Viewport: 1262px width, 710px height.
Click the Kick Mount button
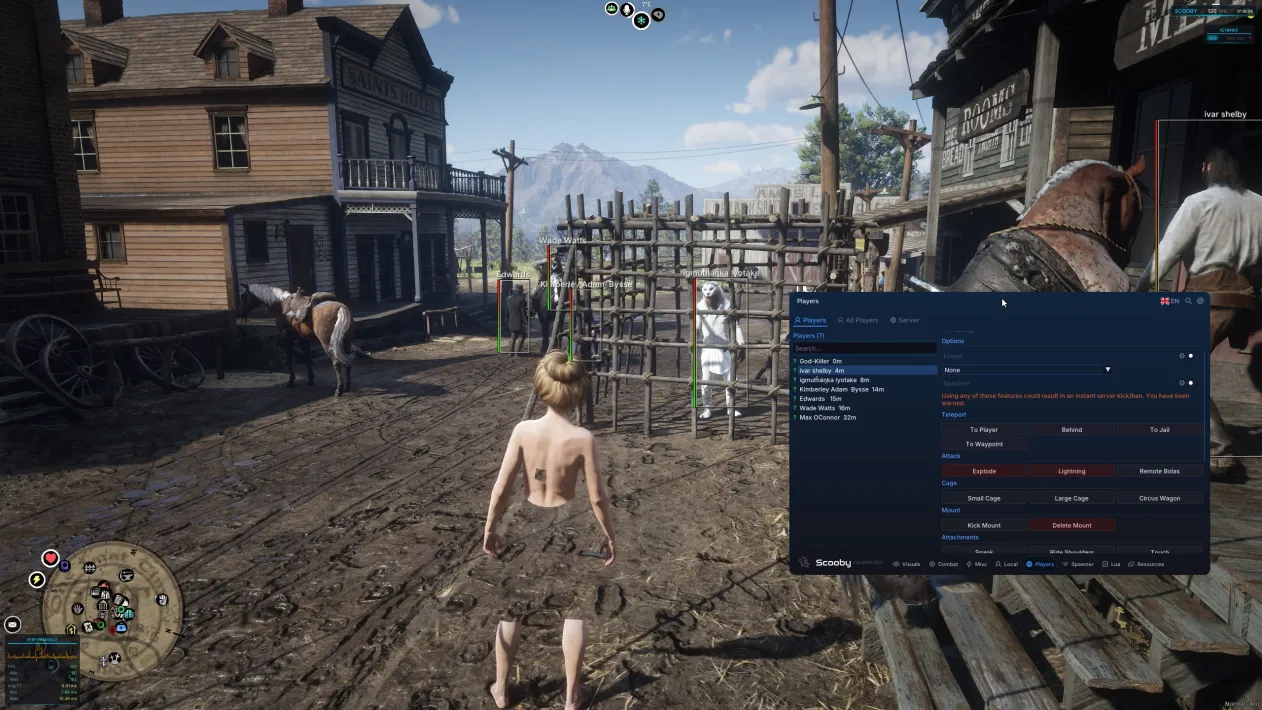[x=984, y=525]
